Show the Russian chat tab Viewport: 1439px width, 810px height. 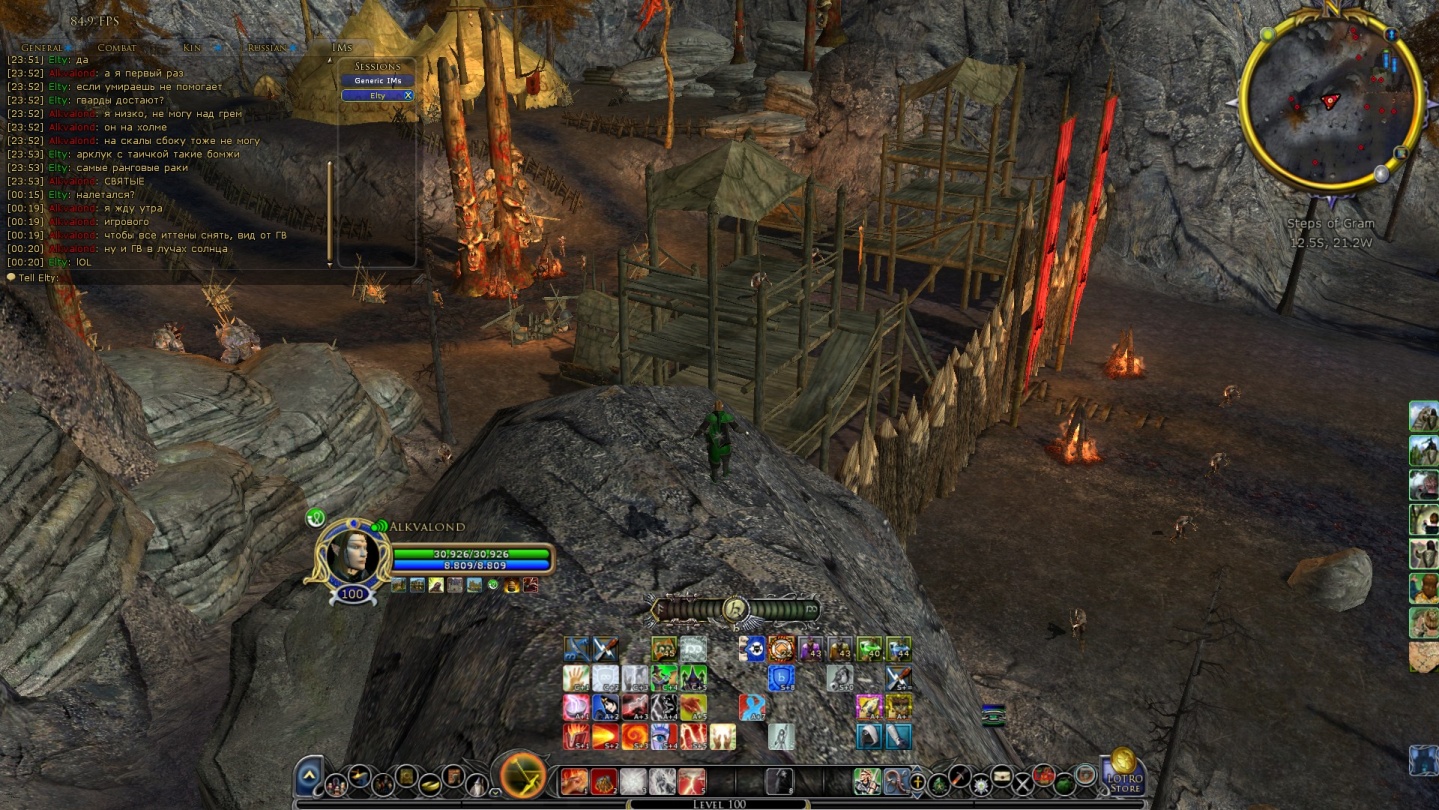pos(266,47)
